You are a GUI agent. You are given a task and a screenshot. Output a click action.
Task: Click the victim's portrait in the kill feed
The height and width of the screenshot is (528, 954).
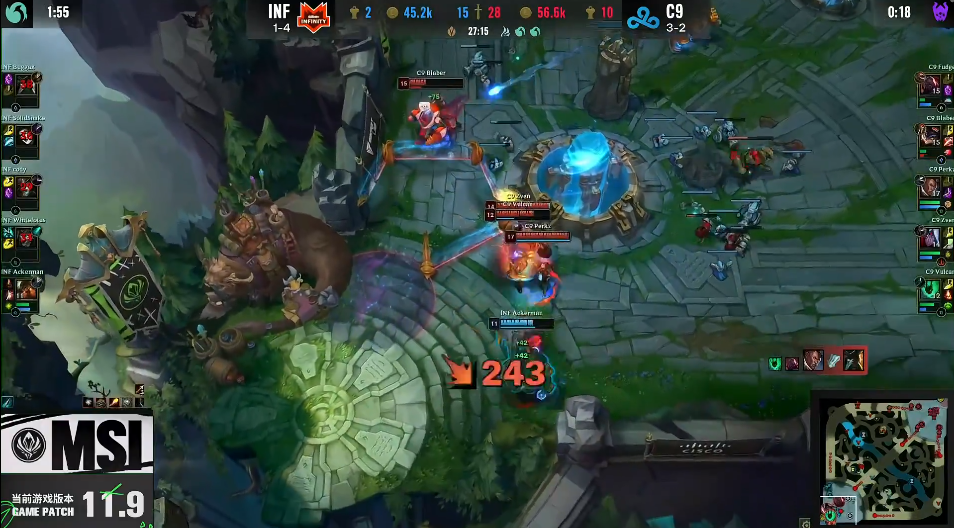pyautogui.click(x=853, y=360)
